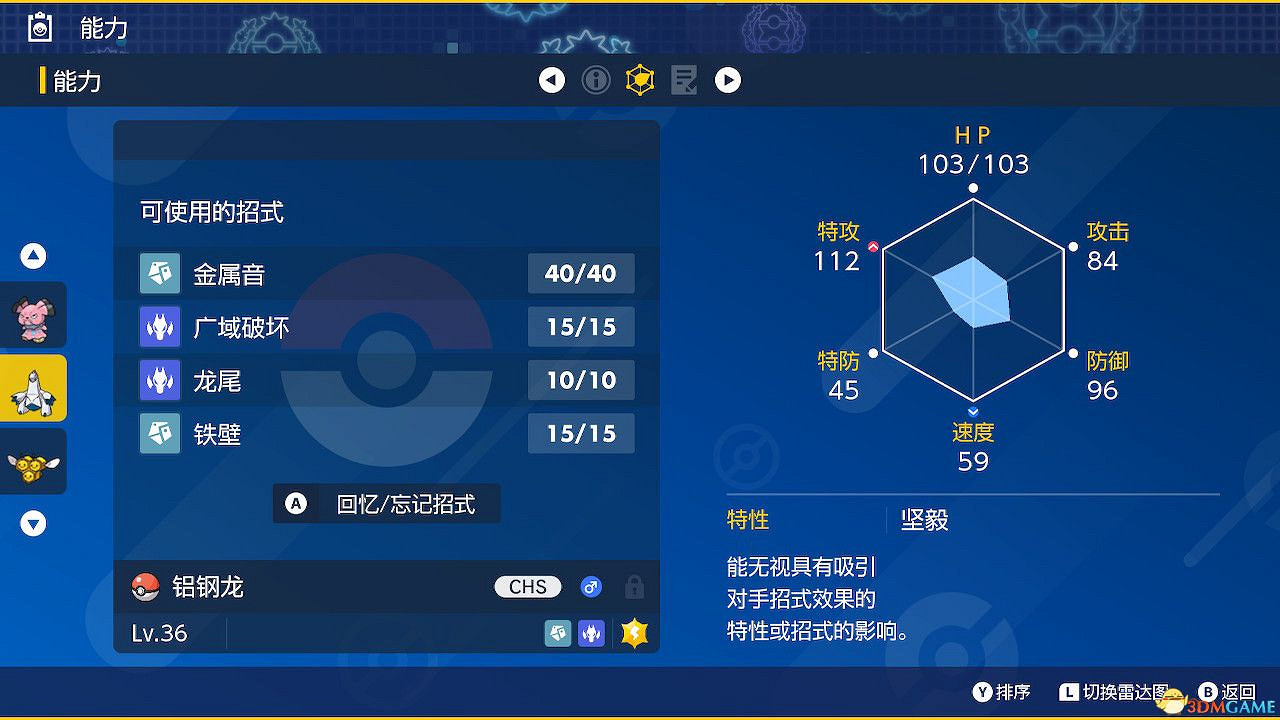Click the memo/ribbon page icon
Screen dimensions: 1280x720
(x=684, y=80)
